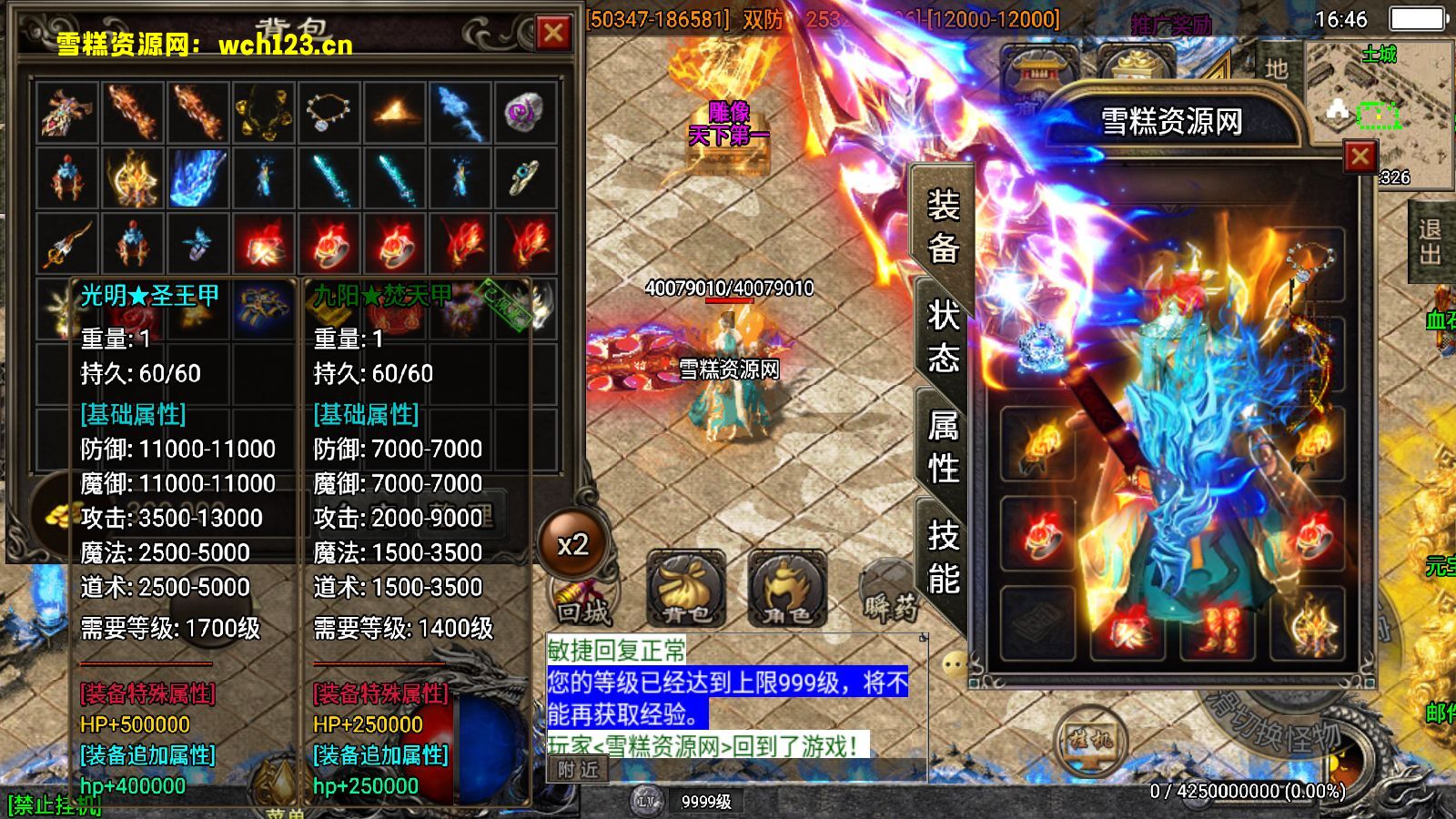Open the 状态 status tab

click(943, 336)
